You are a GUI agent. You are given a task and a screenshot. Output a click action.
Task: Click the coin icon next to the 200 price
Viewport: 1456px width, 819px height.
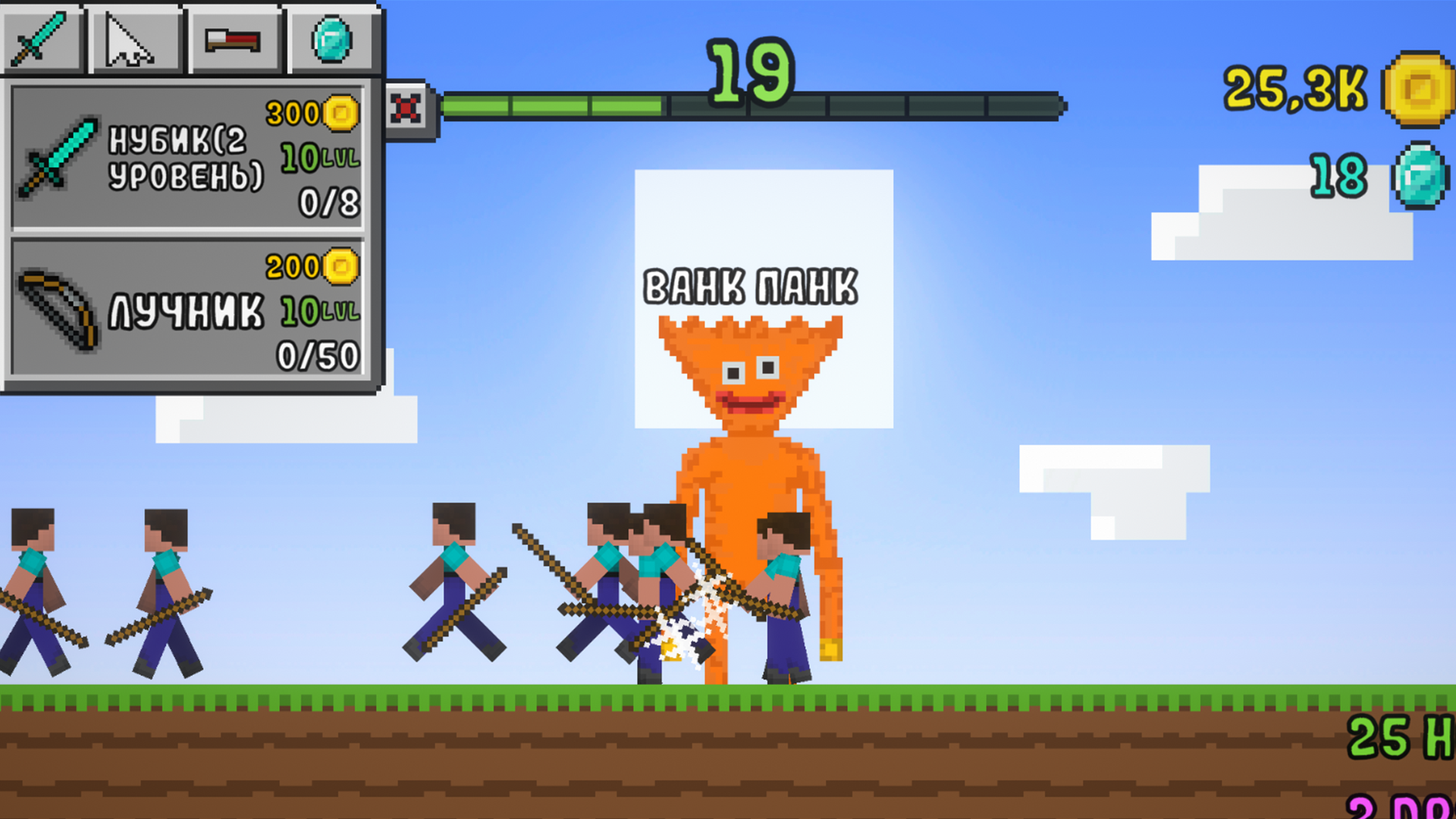340,265
